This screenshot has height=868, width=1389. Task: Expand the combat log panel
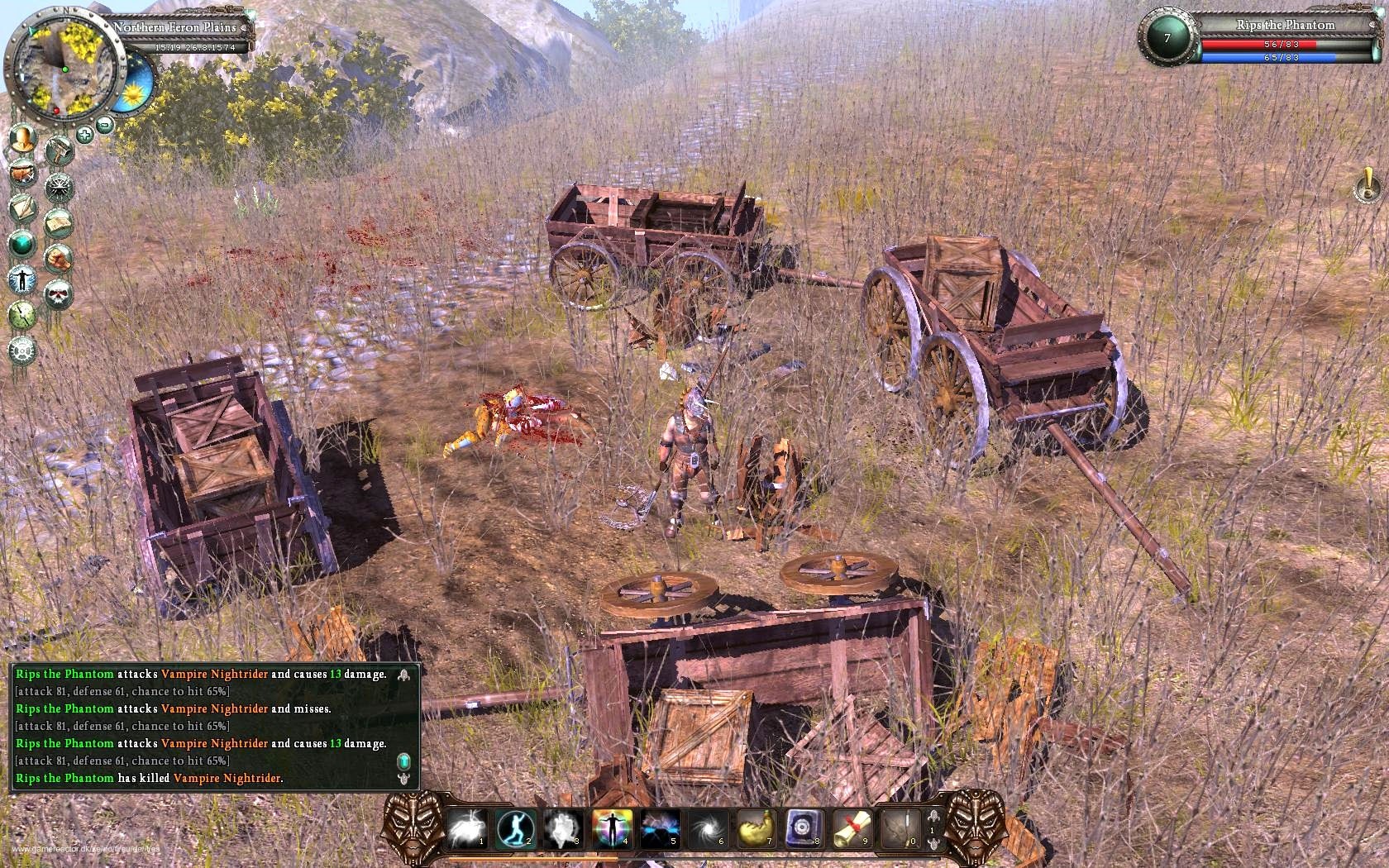coord(403,674)
